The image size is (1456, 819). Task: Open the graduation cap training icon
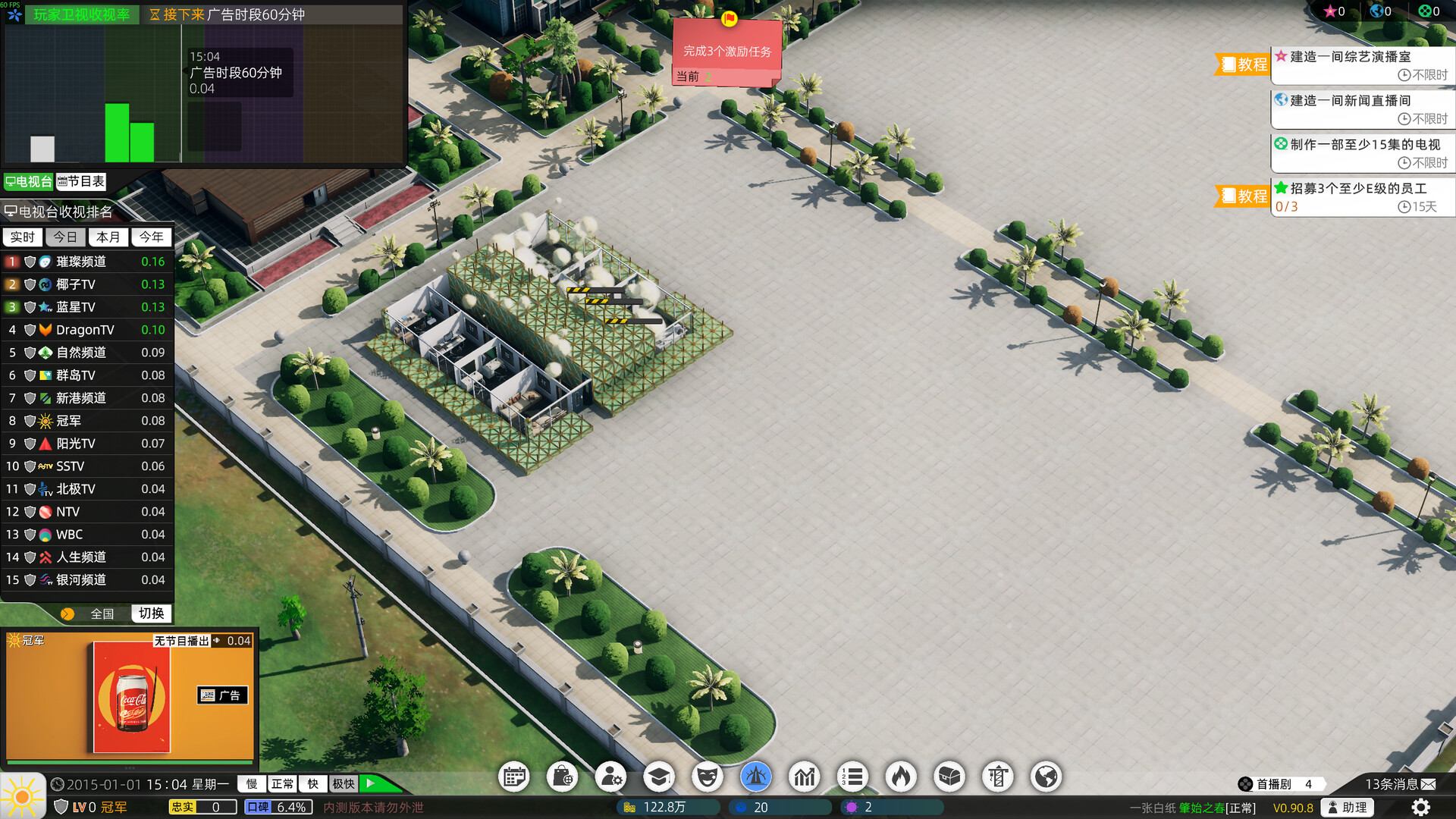(x=659, y=777)
